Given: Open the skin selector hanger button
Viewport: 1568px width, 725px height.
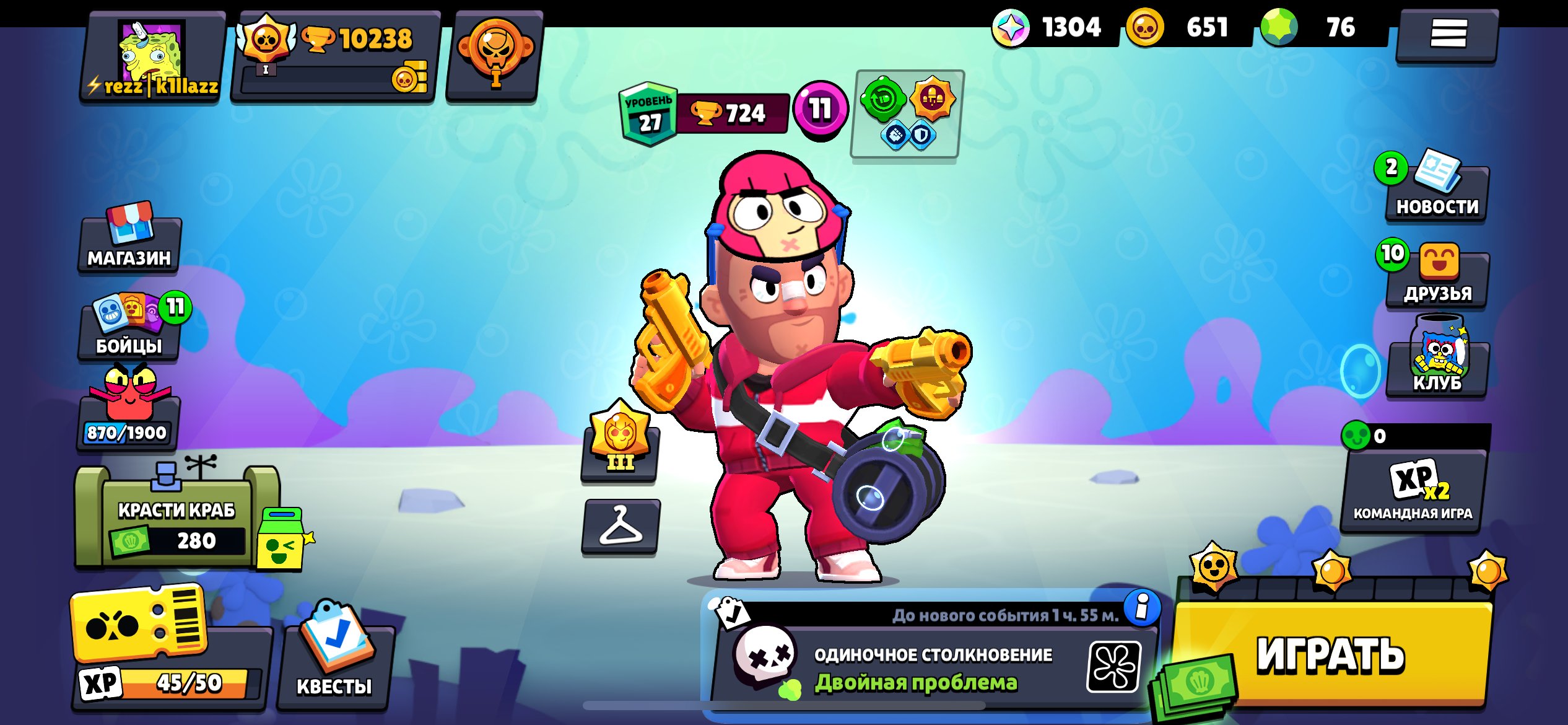Looking at the screenshot, I should click(x=621, y=527).
